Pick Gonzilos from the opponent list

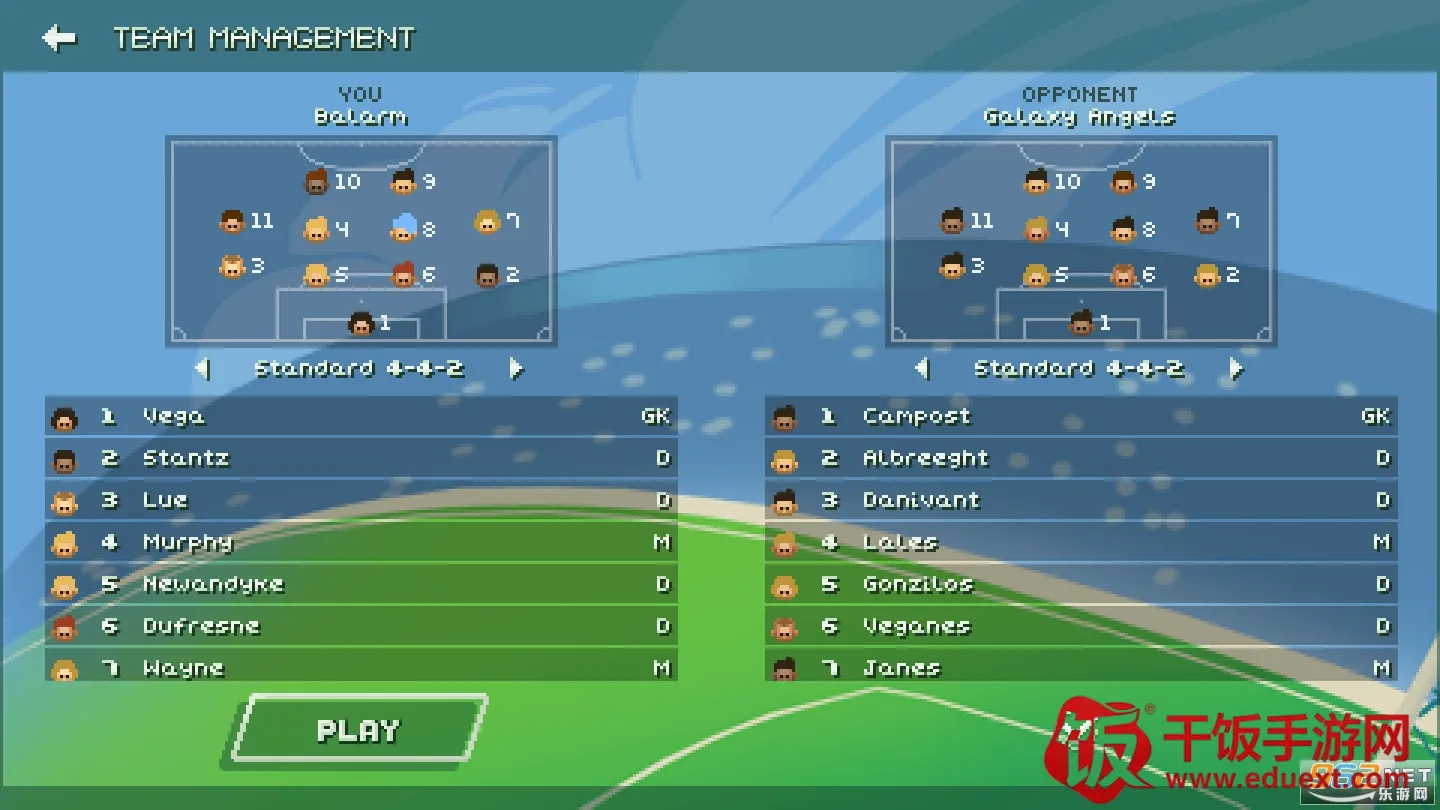(x=1080, y=585)
